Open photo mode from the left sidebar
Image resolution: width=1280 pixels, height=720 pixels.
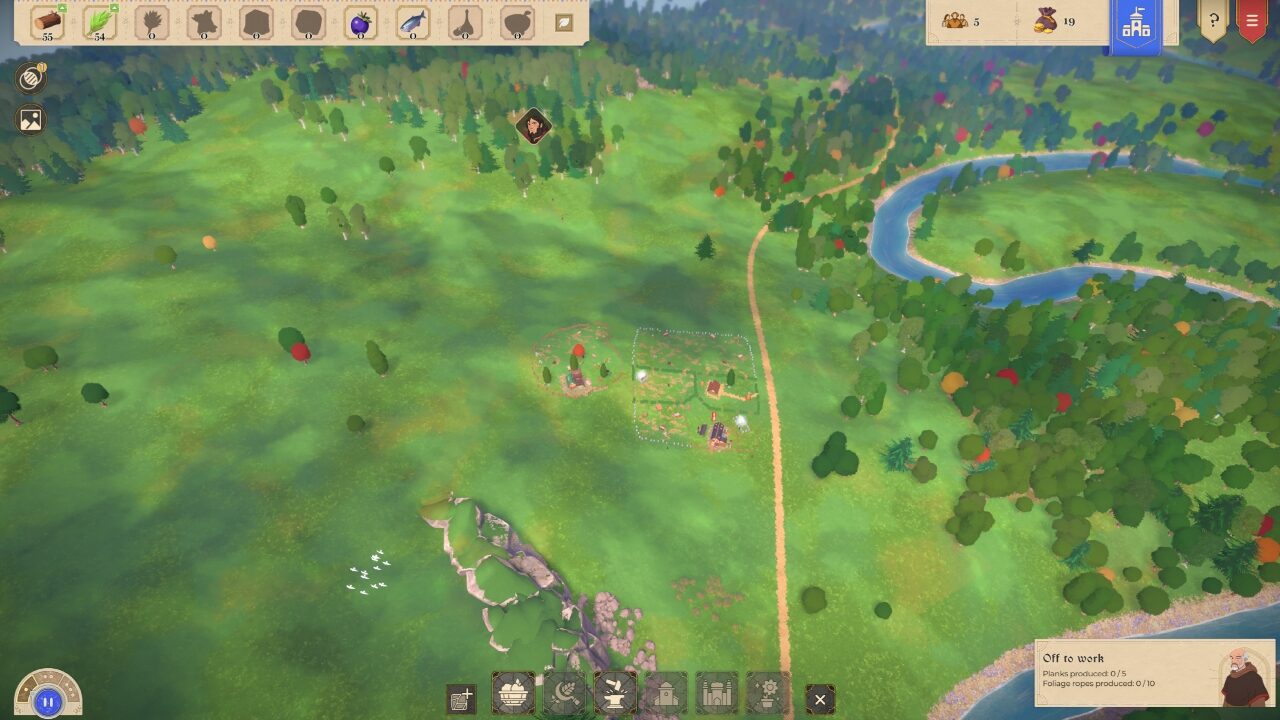click(x=29, y=120)
